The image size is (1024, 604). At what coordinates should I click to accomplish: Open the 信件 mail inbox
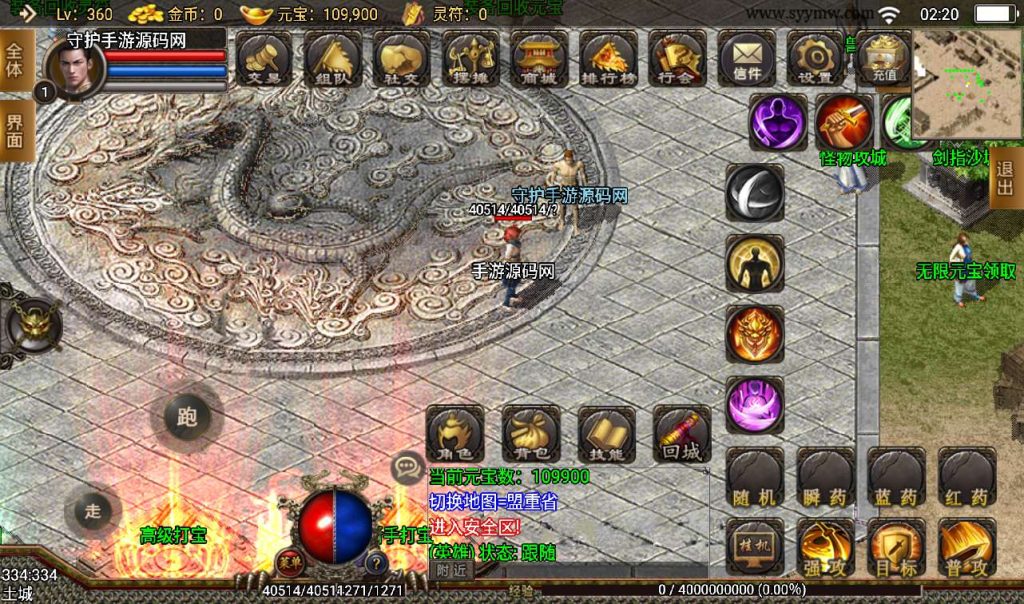[746, 58]
